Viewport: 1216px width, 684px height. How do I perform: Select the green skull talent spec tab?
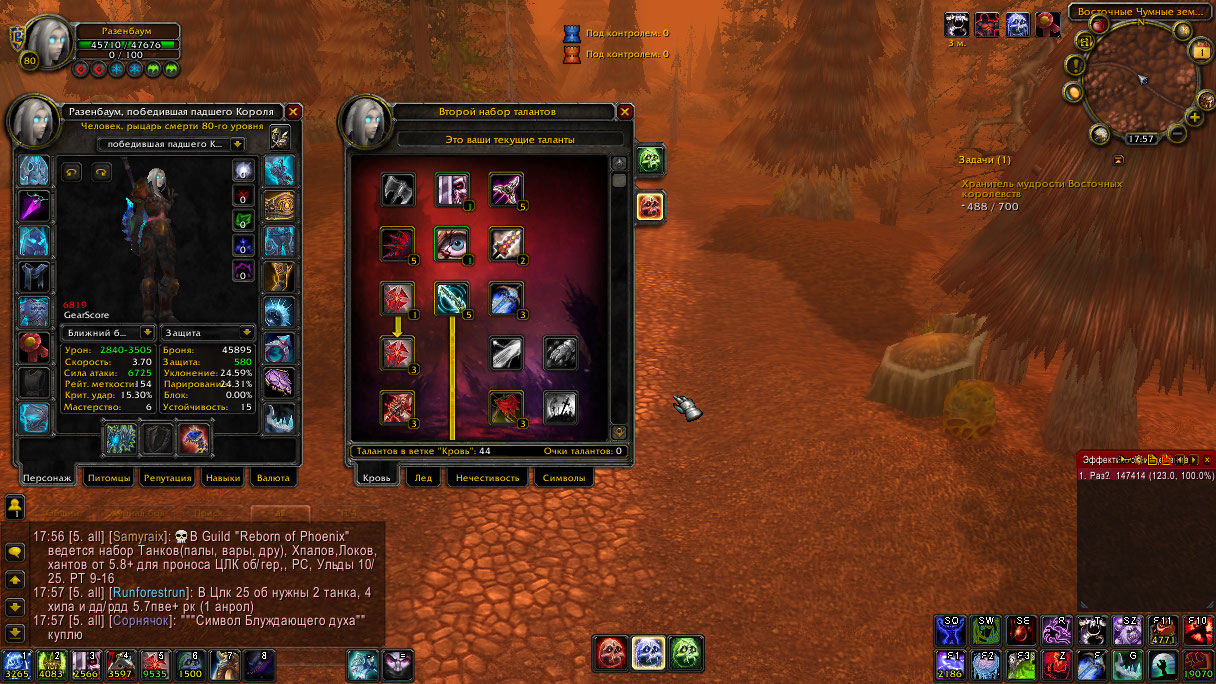650,160
